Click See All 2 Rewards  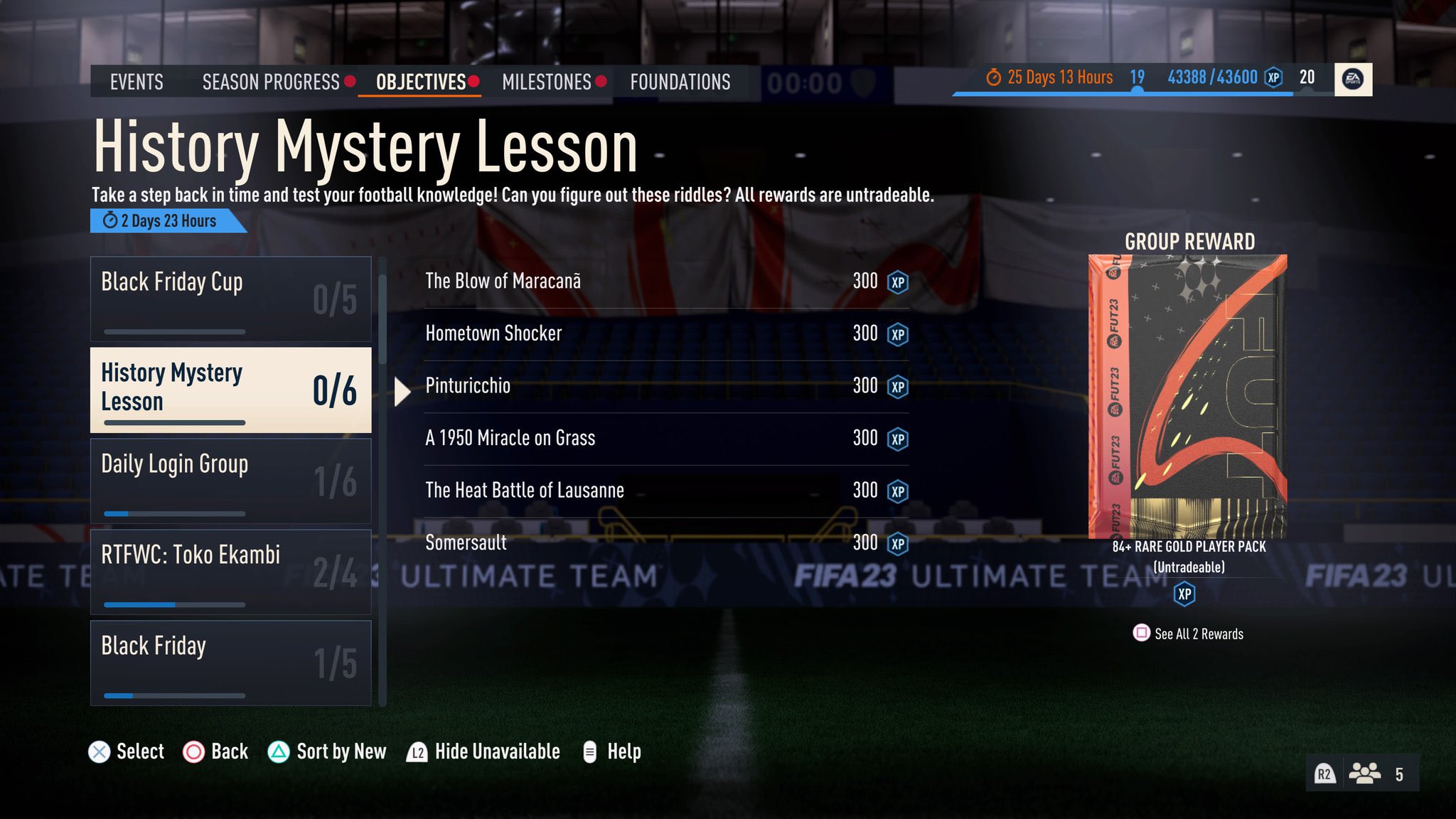click(x=1199, y=633)
